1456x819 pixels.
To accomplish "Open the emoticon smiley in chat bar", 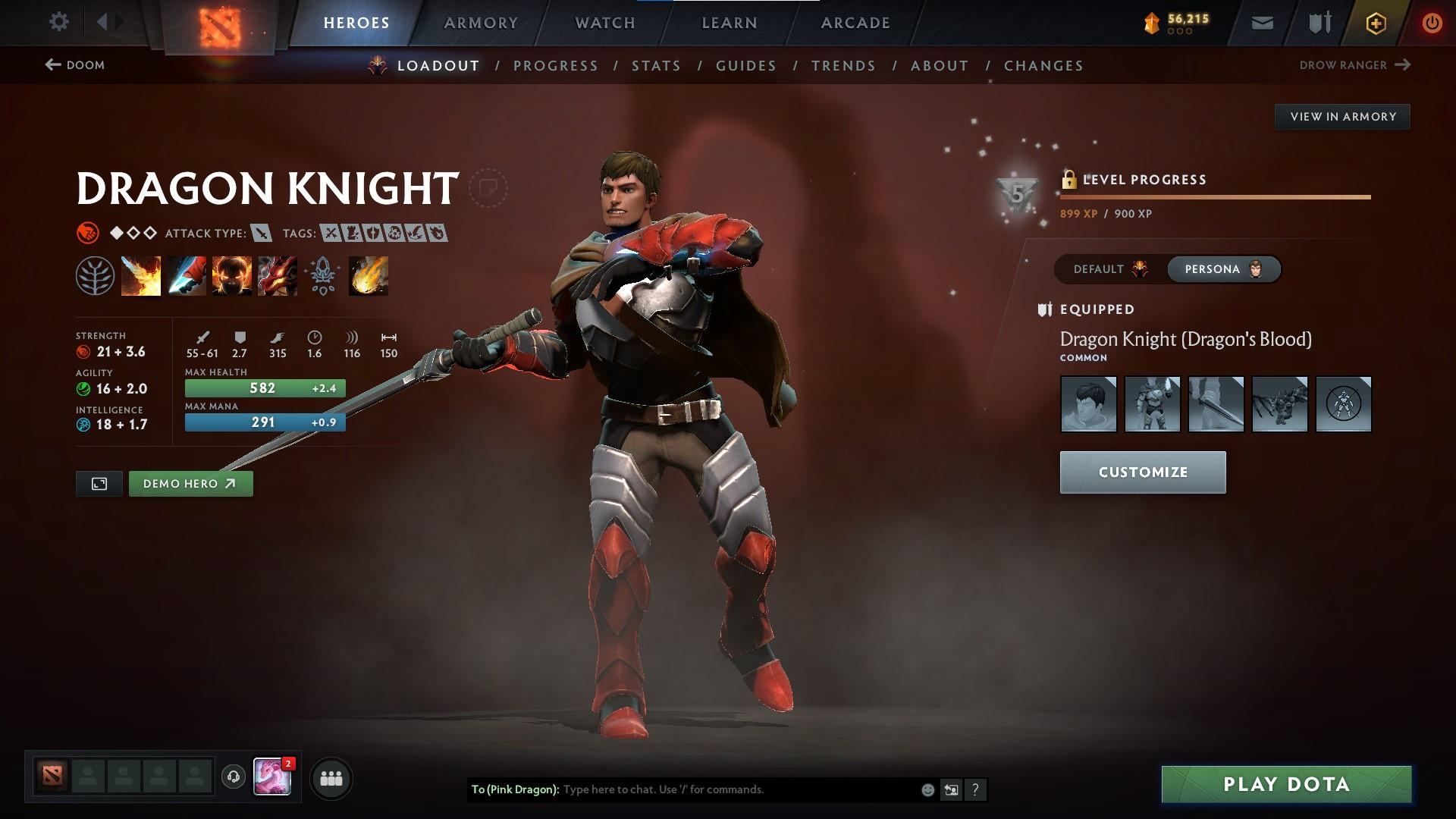I will click(x=927, y=789).
